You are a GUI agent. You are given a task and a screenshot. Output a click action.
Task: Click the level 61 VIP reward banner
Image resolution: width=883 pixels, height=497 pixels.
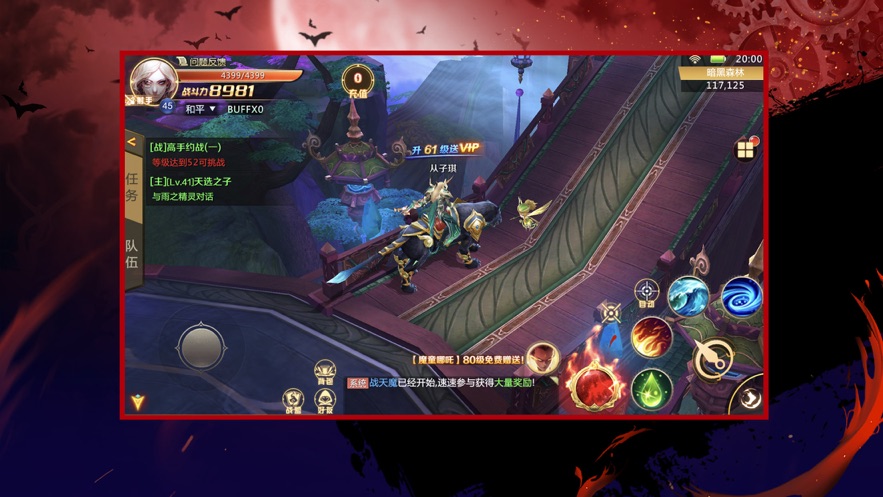click(444, 149)
